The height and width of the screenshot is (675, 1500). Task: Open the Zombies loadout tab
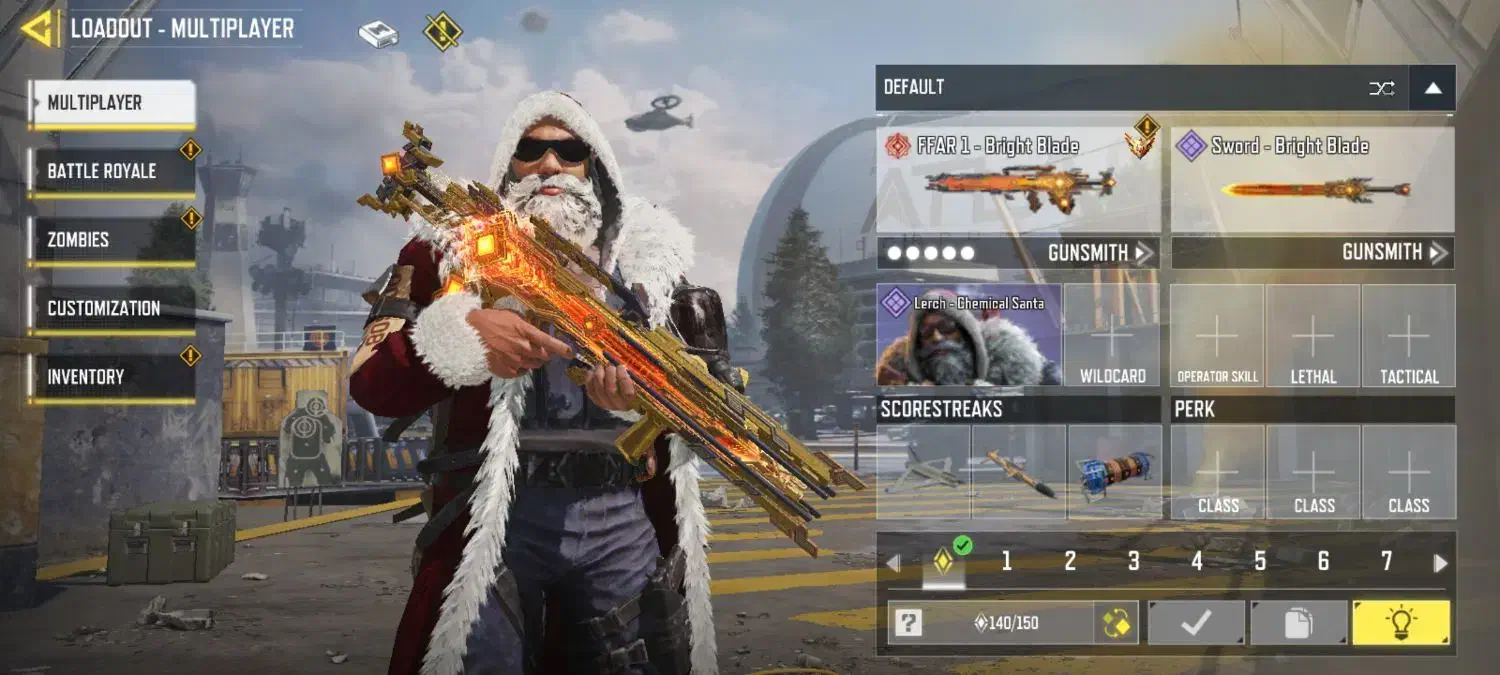tap(110, 240)
